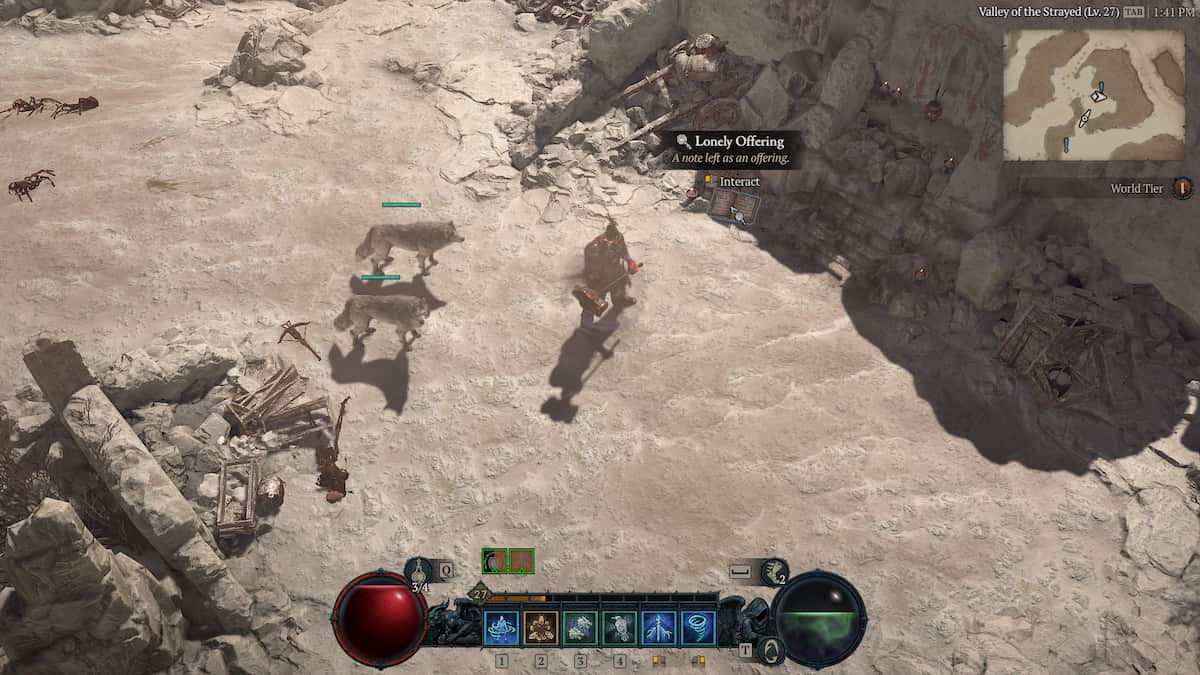This screenshot has width=1200, height=675.
Task: Activate the tan paw-pack skill in slot 2
Action: coord(541,627)
